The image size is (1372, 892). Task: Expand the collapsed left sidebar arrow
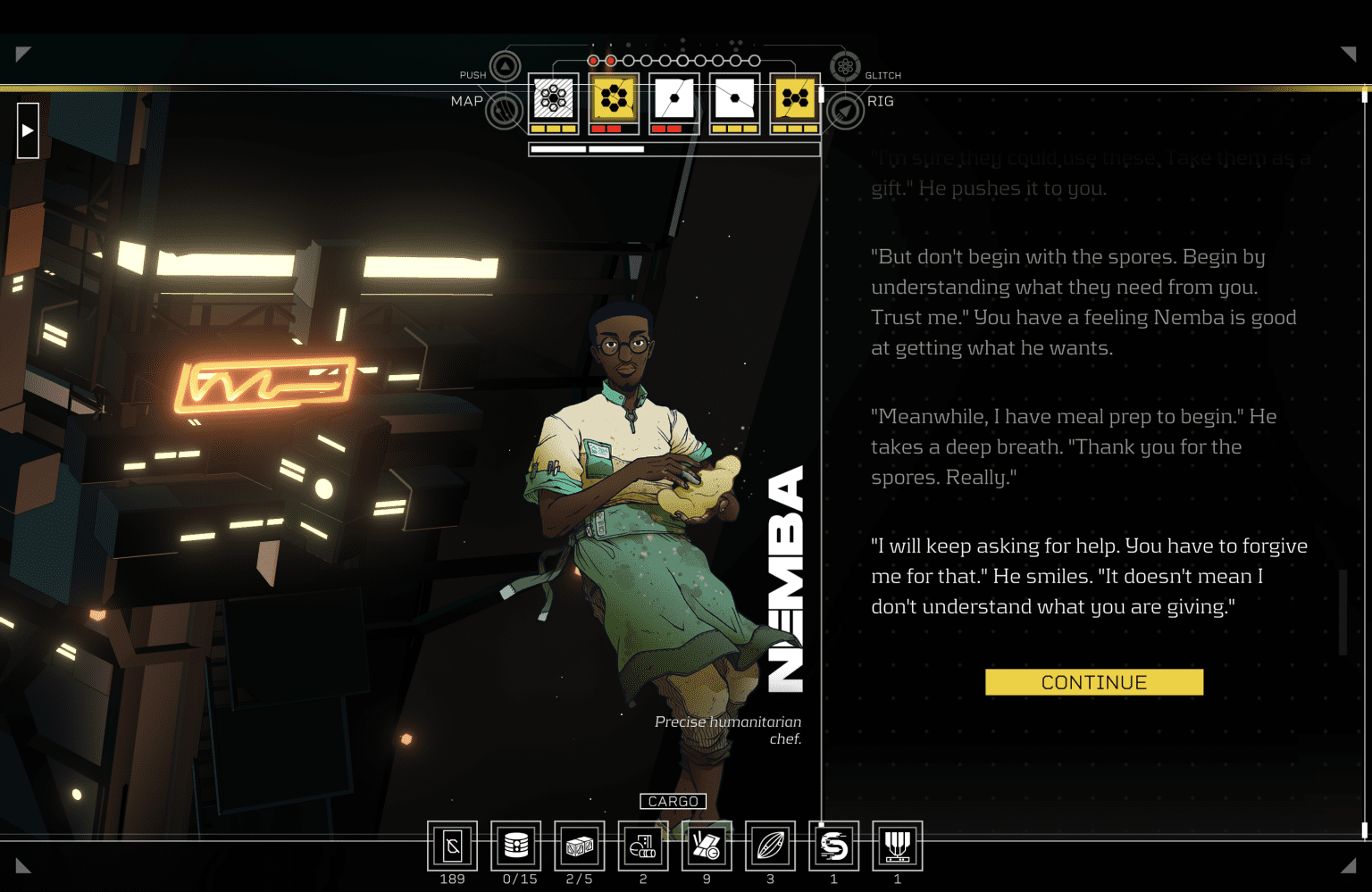coord(27,129)
